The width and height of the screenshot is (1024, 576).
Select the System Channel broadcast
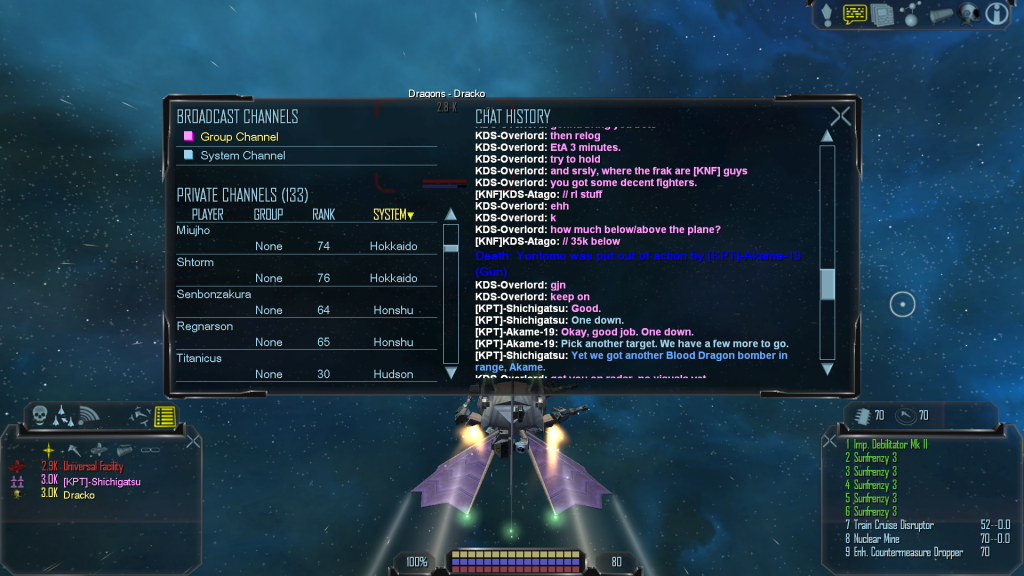coord(242,156)
